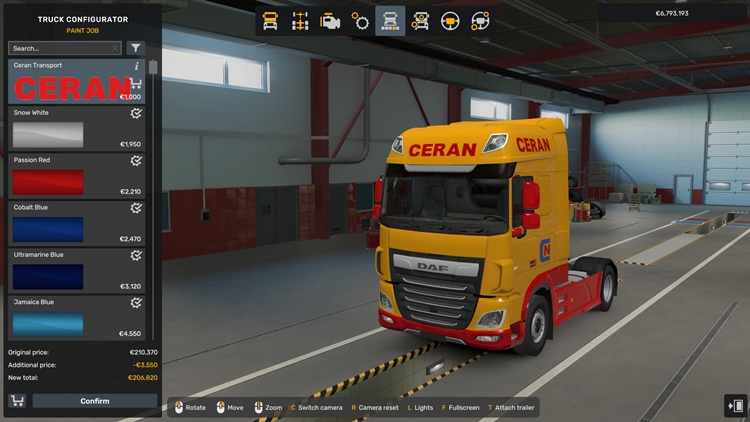Select the Ceran Transport paint job

[x=70, y=86]
